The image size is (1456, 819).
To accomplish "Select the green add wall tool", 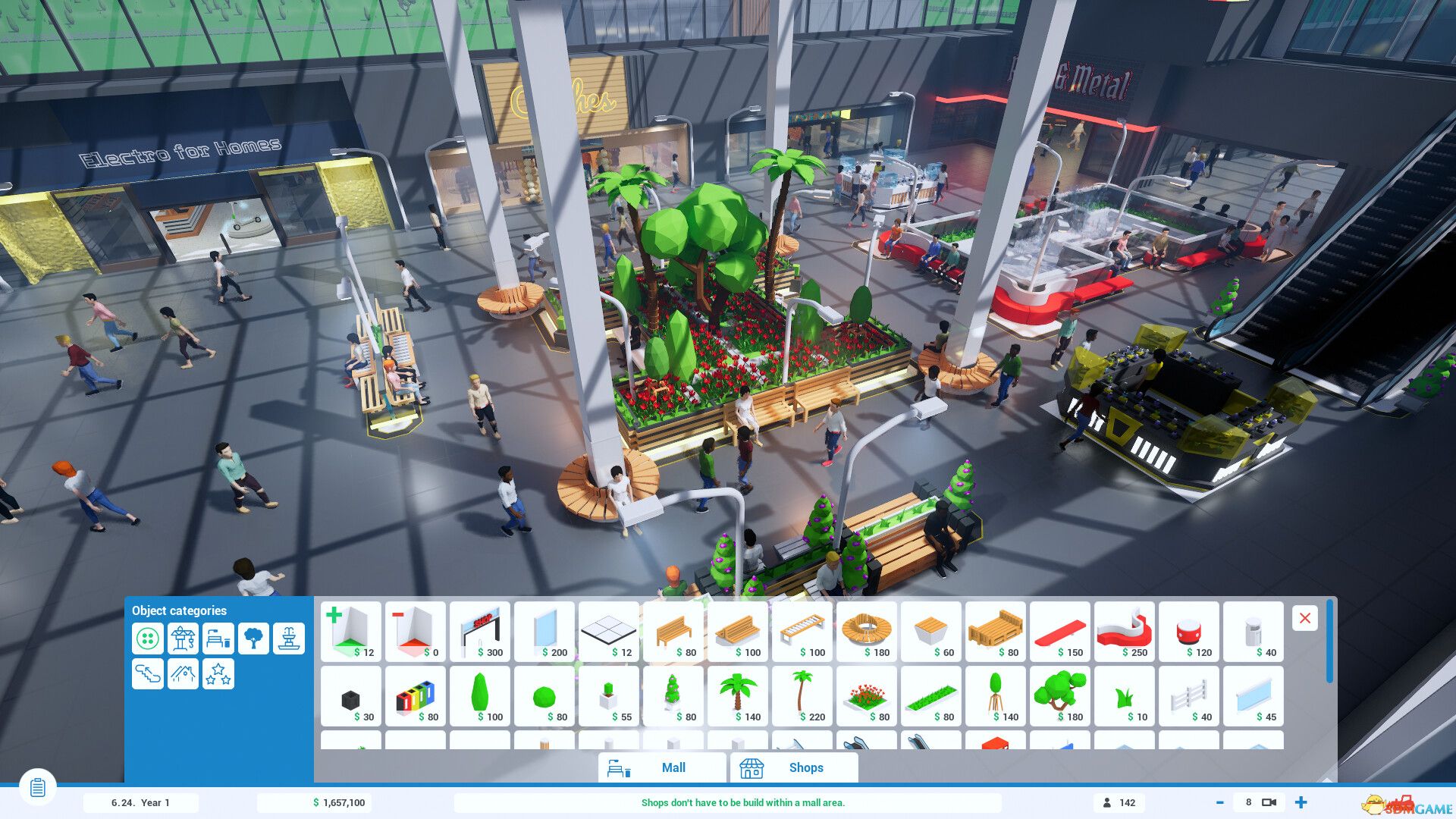I will 351,632.
